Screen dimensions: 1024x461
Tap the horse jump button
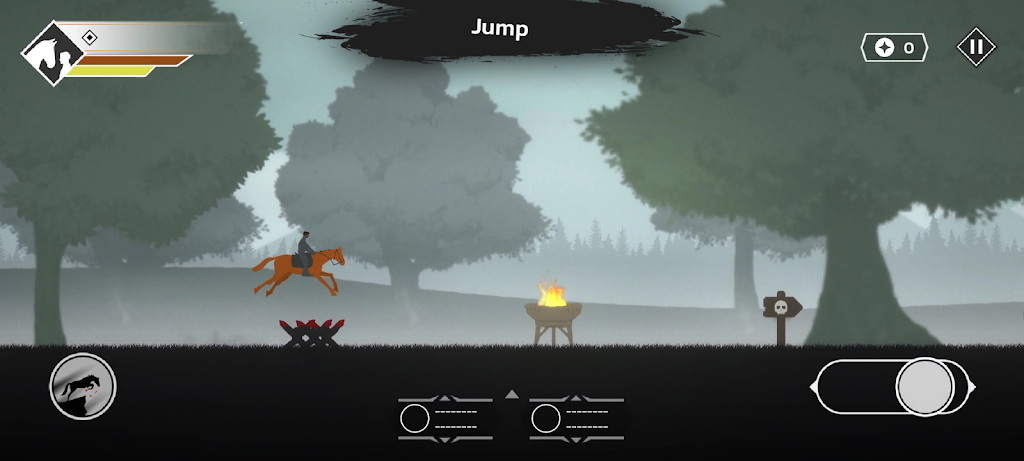pos(83,386)
